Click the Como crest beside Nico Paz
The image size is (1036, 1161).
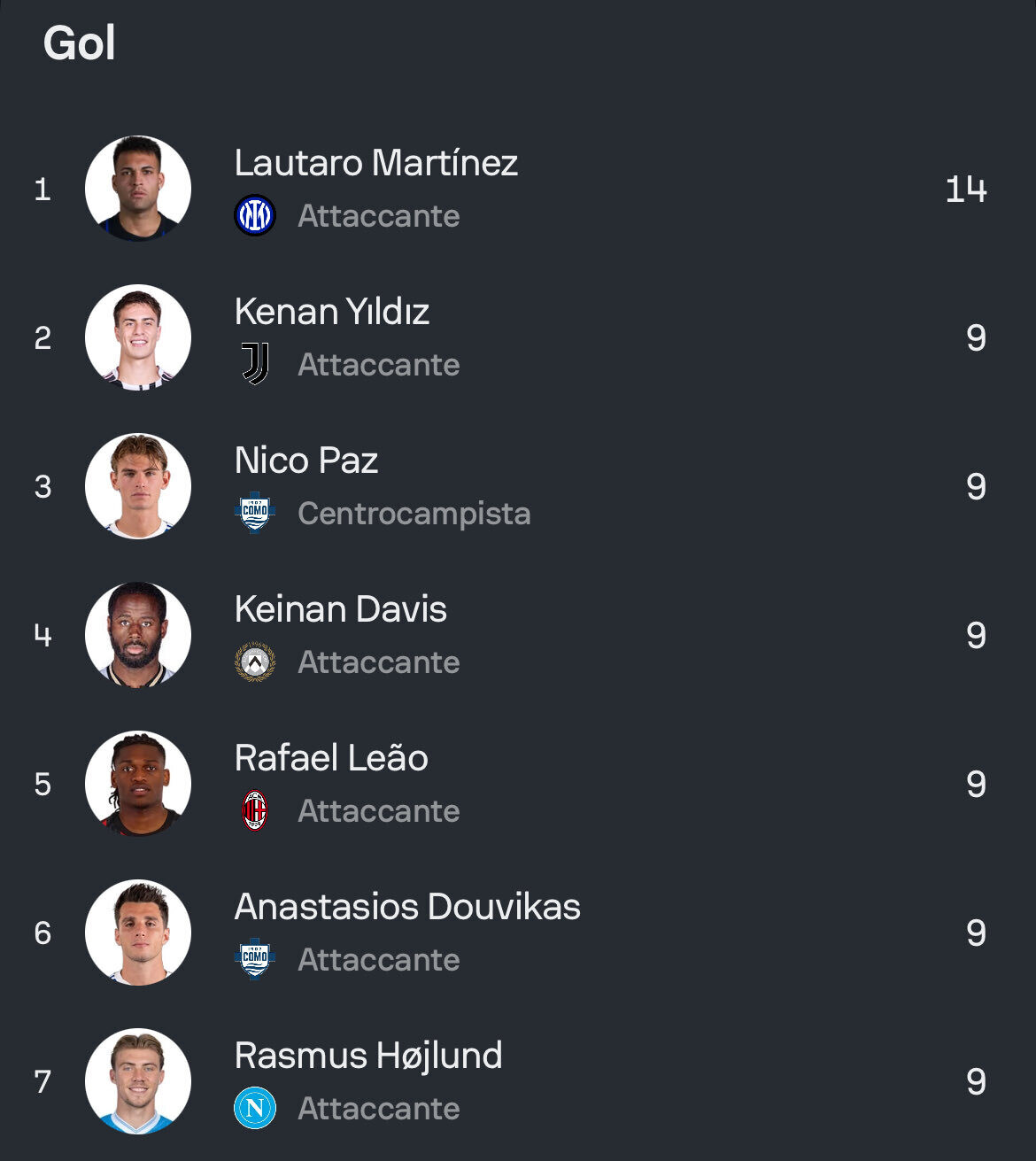tap(255, 513)
